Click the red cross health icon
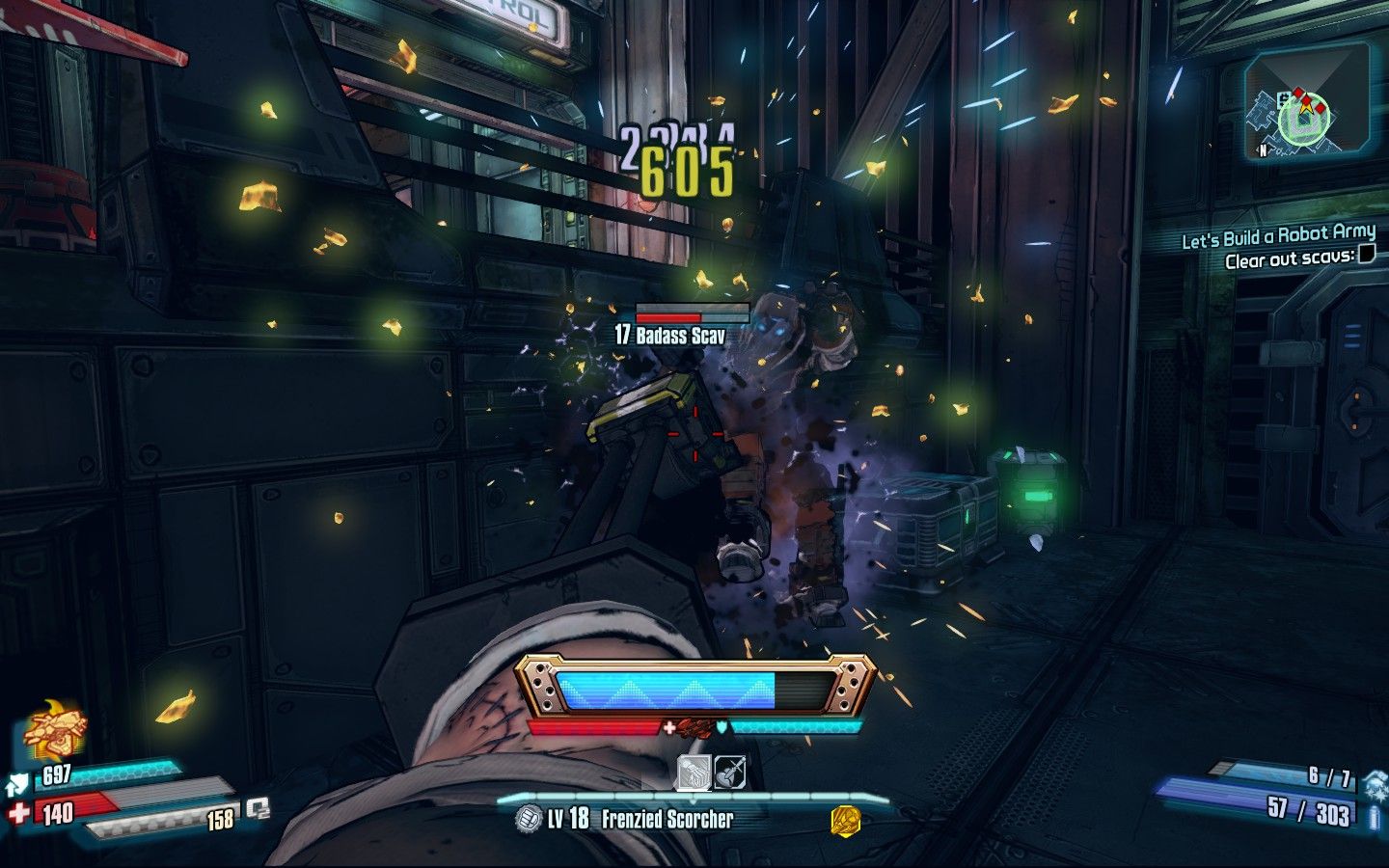The width and height of the screenshot is (1389, 868). (x=20, y=813)
